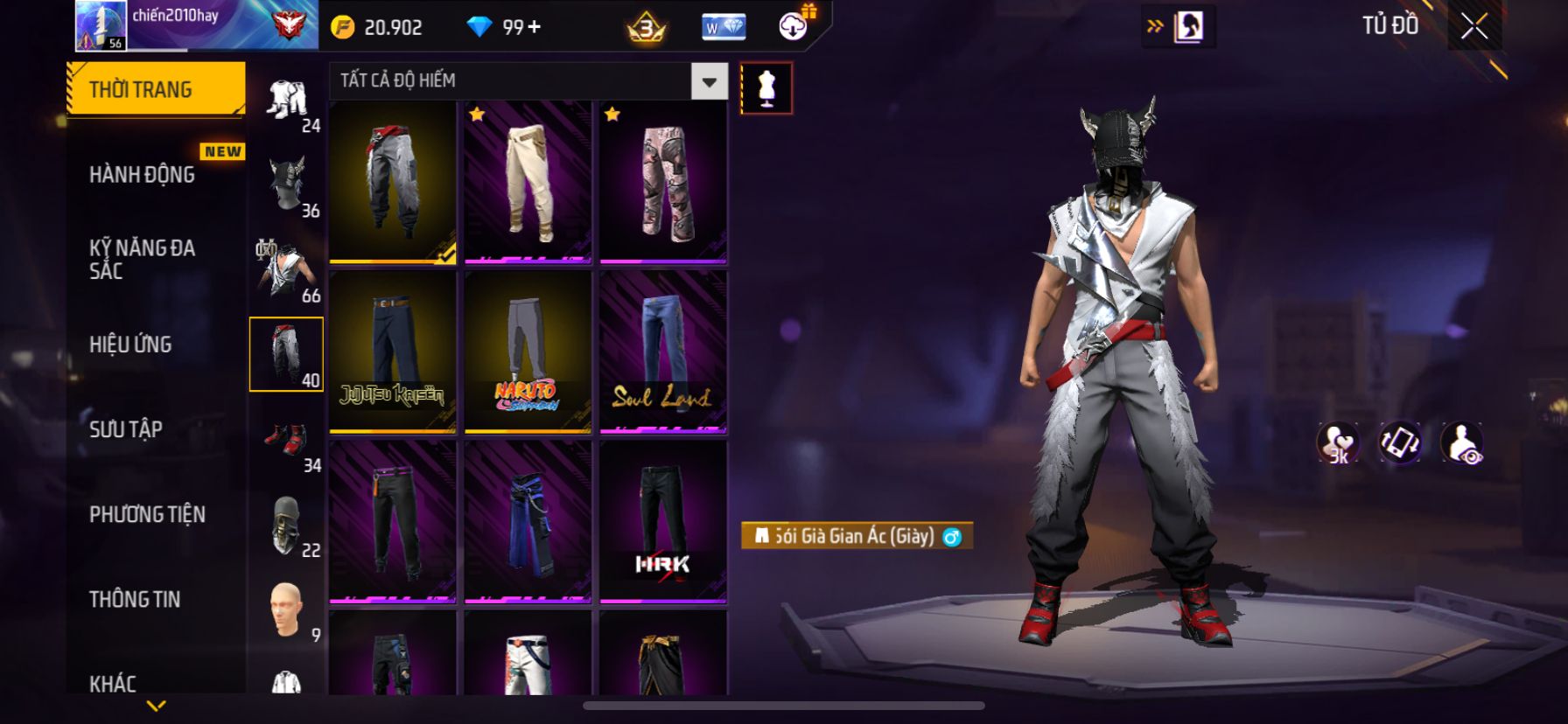Open the Thời Trang fashion tab
This screenshot has width=1568, height=724.
[x=155, y=89]
